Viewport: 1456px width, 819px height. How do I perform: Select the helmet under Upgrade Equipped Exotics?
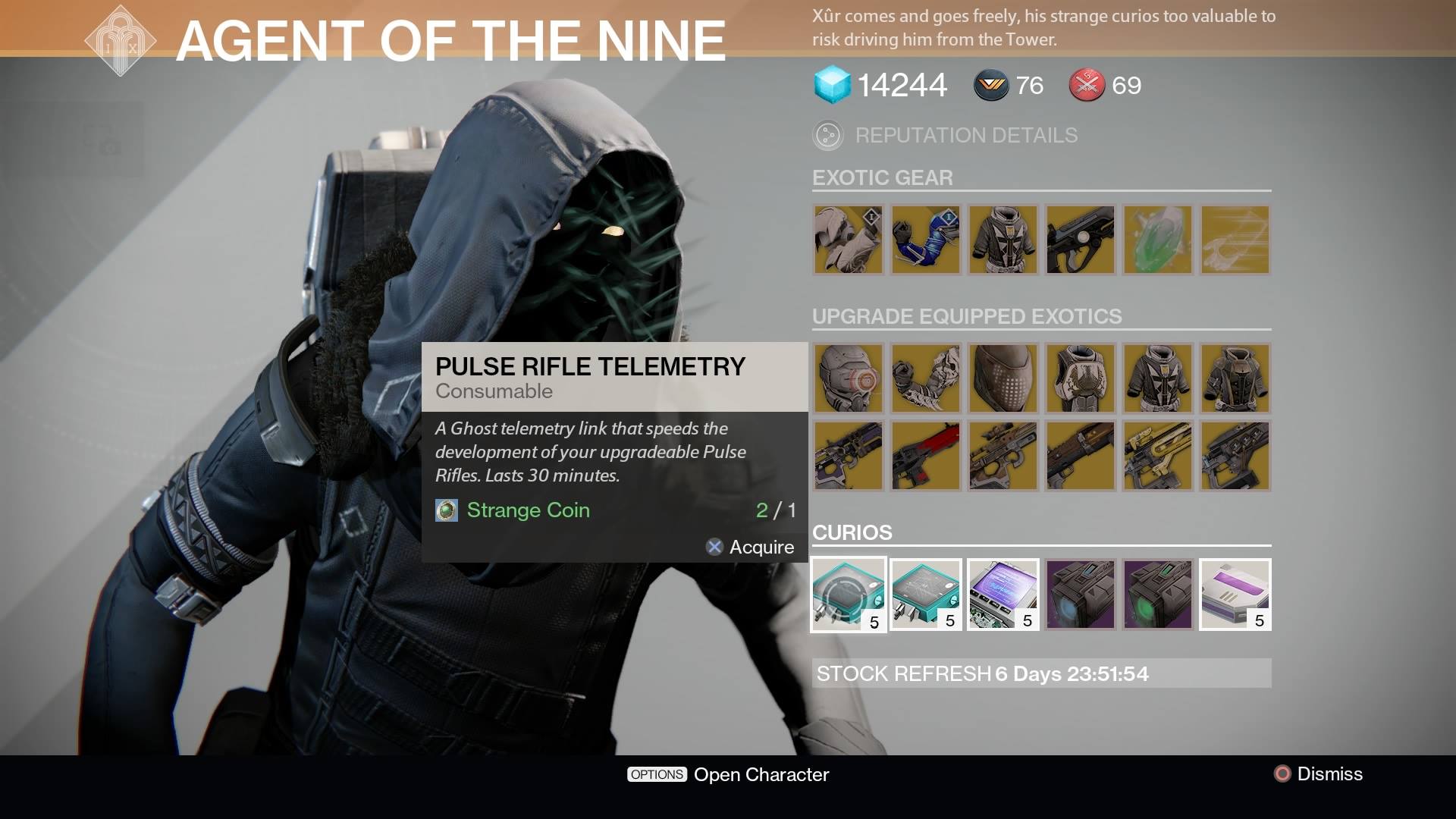848,379
